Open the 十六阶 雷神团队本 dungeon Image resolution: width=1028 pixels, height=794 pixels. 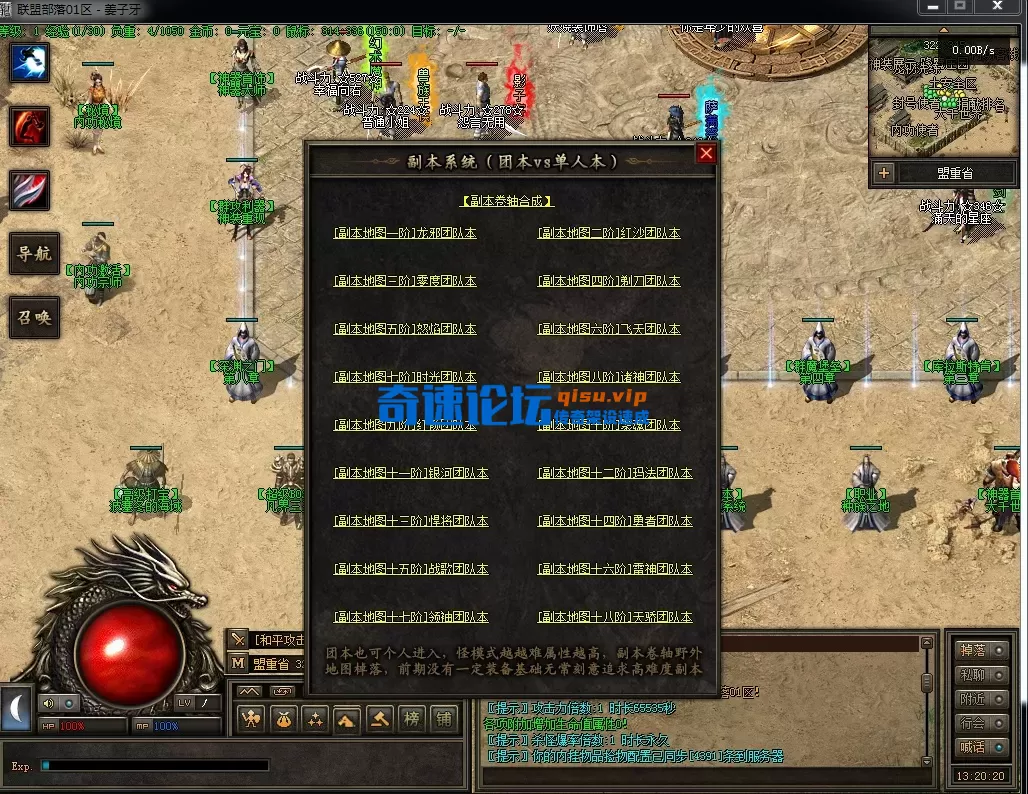(x=615, y=569)
